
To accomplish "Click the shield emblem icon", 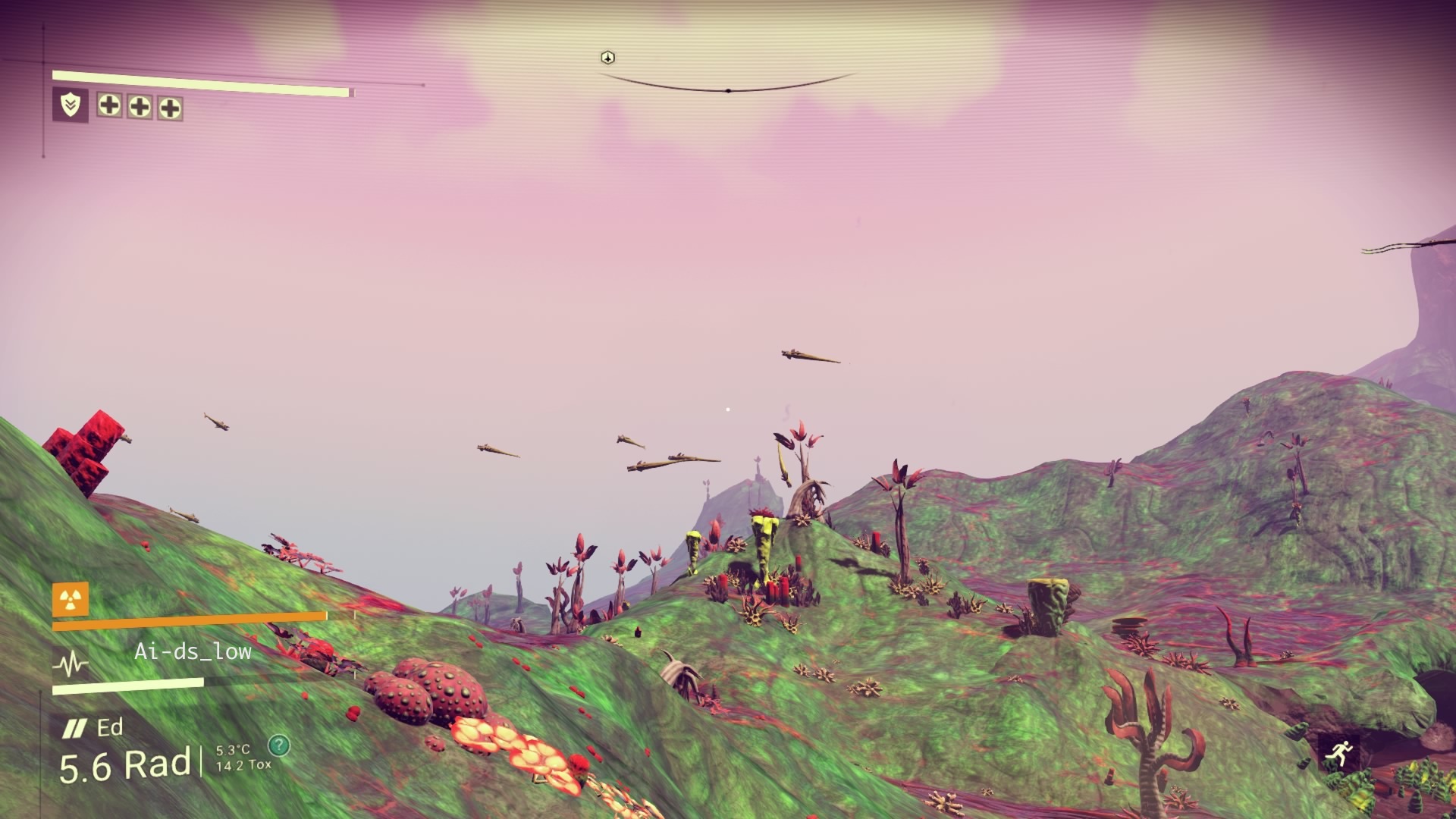I will tap(71, 105).
